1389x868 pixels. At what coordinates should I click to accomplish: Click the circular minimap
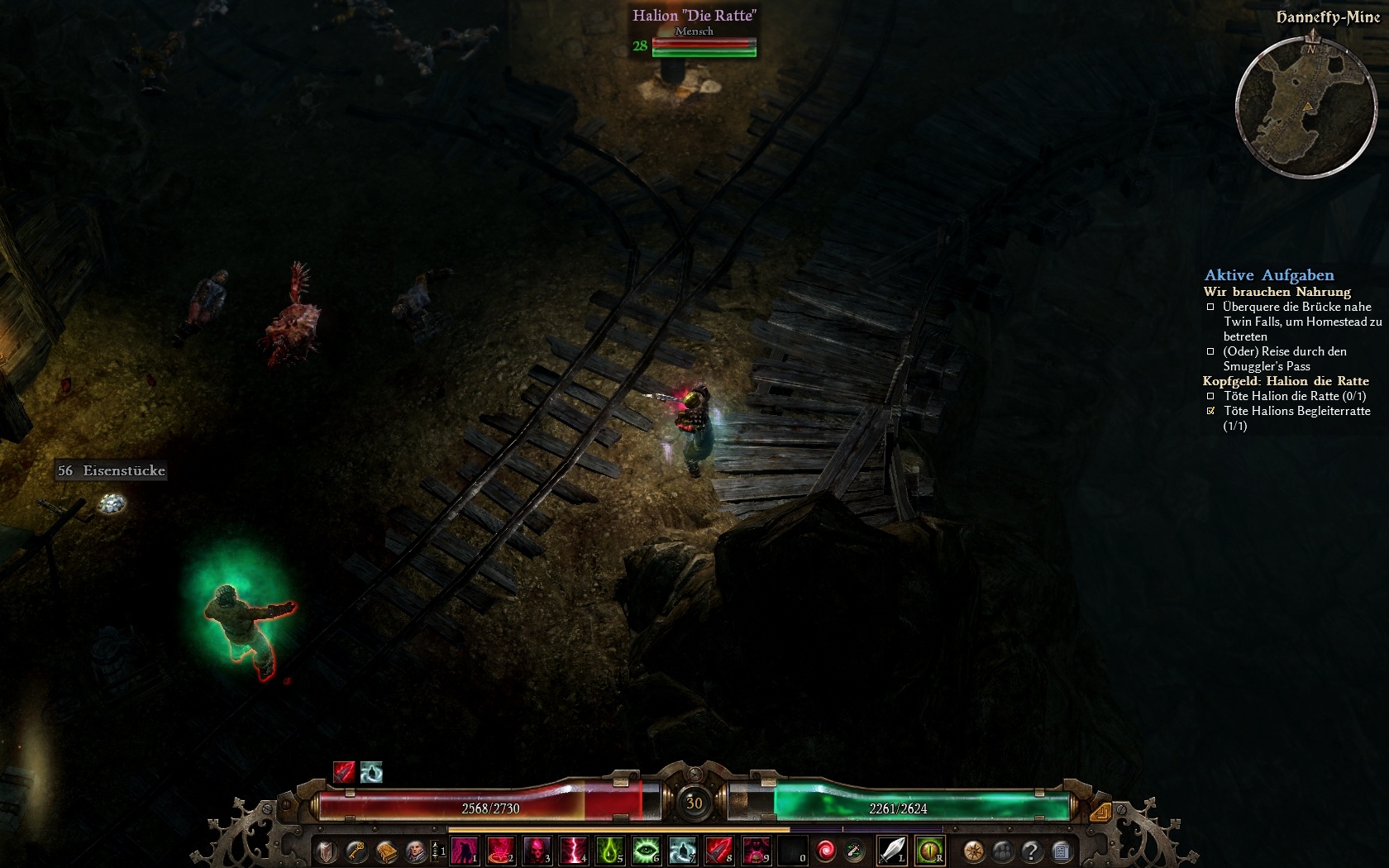click(1306, 107)
